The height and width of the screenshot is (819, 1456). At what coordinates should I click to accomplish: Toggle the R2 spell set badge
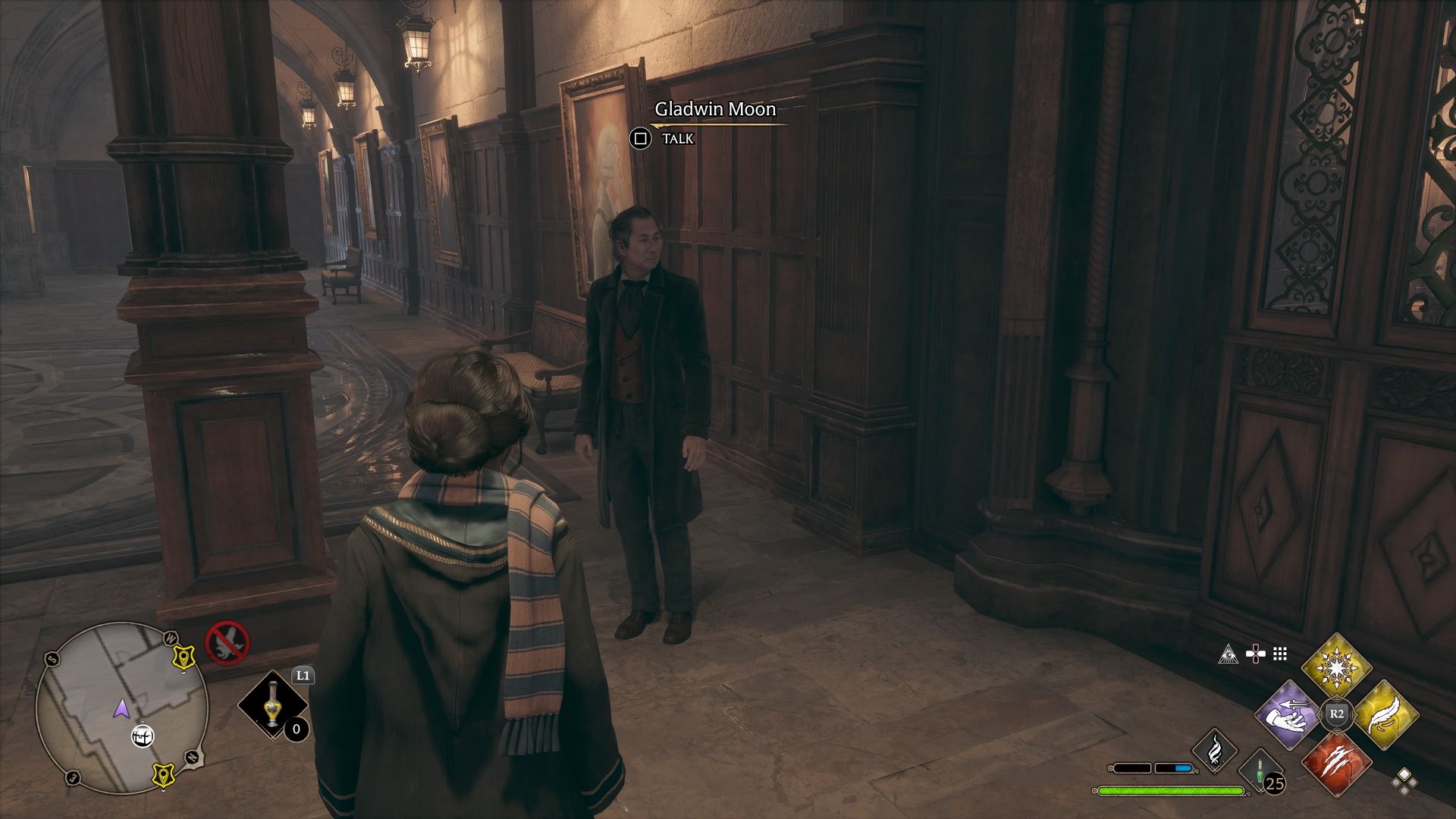point(1338,713)
